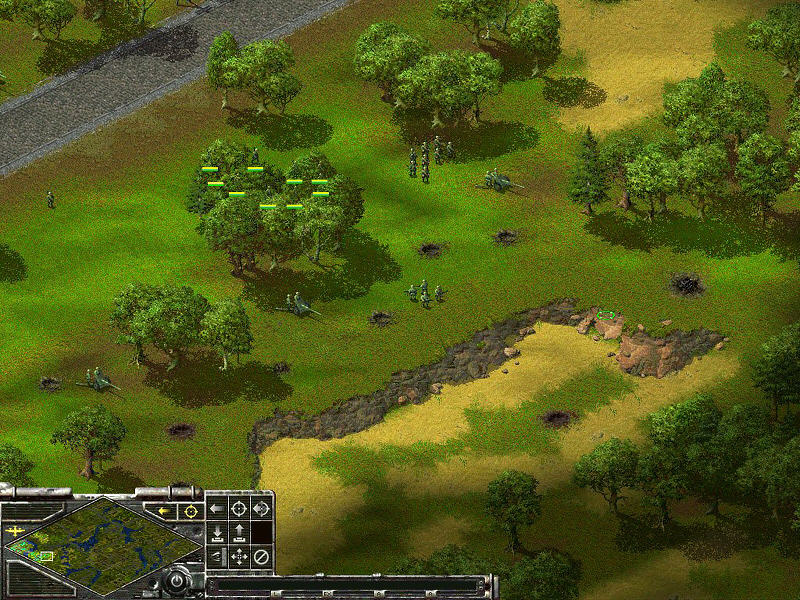
Task: Activate the arrow-with-crosshair command
Action: [261, 509]
